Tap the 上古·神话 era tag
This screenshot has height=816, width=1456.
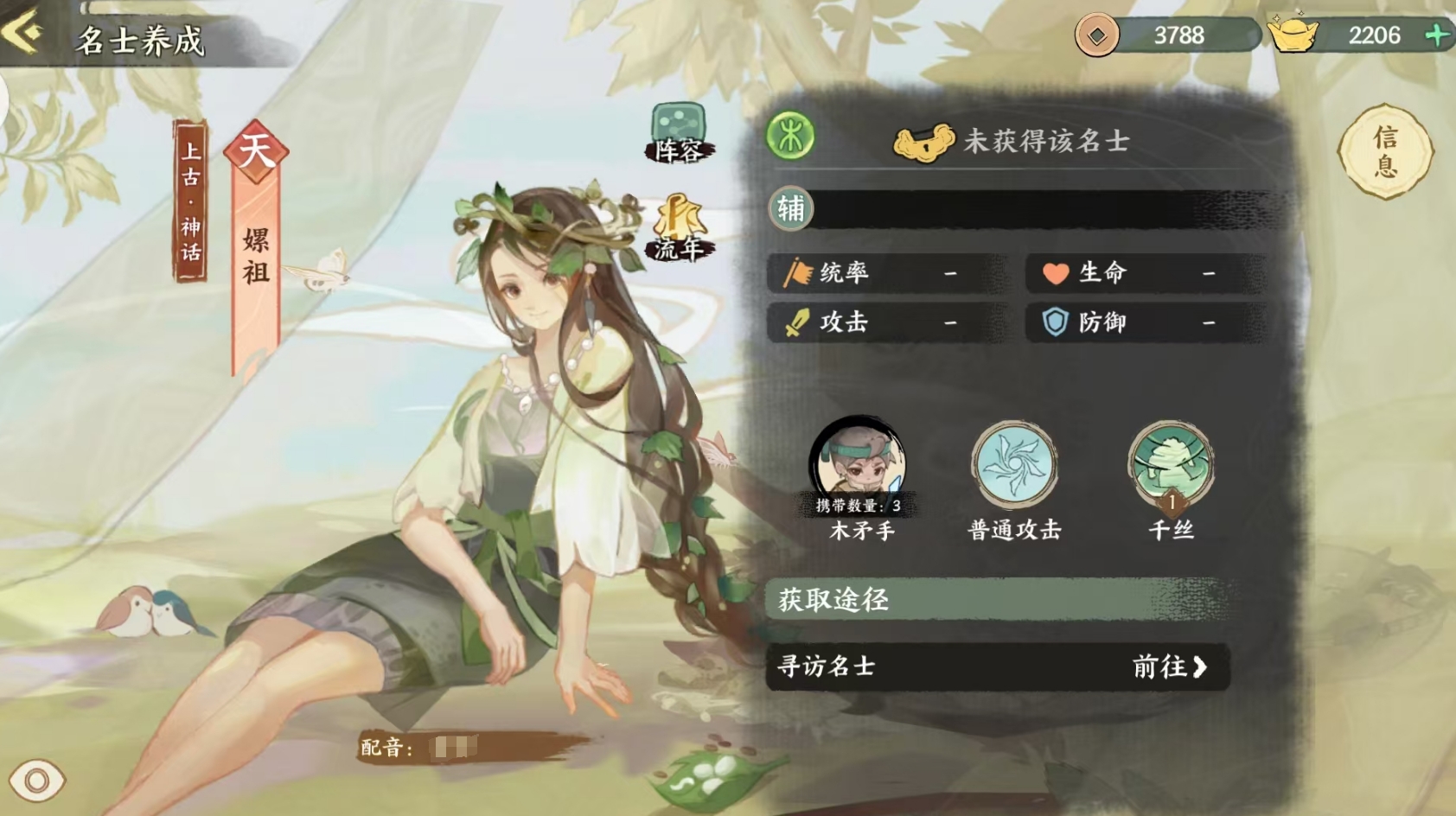[x=190, y=201]
